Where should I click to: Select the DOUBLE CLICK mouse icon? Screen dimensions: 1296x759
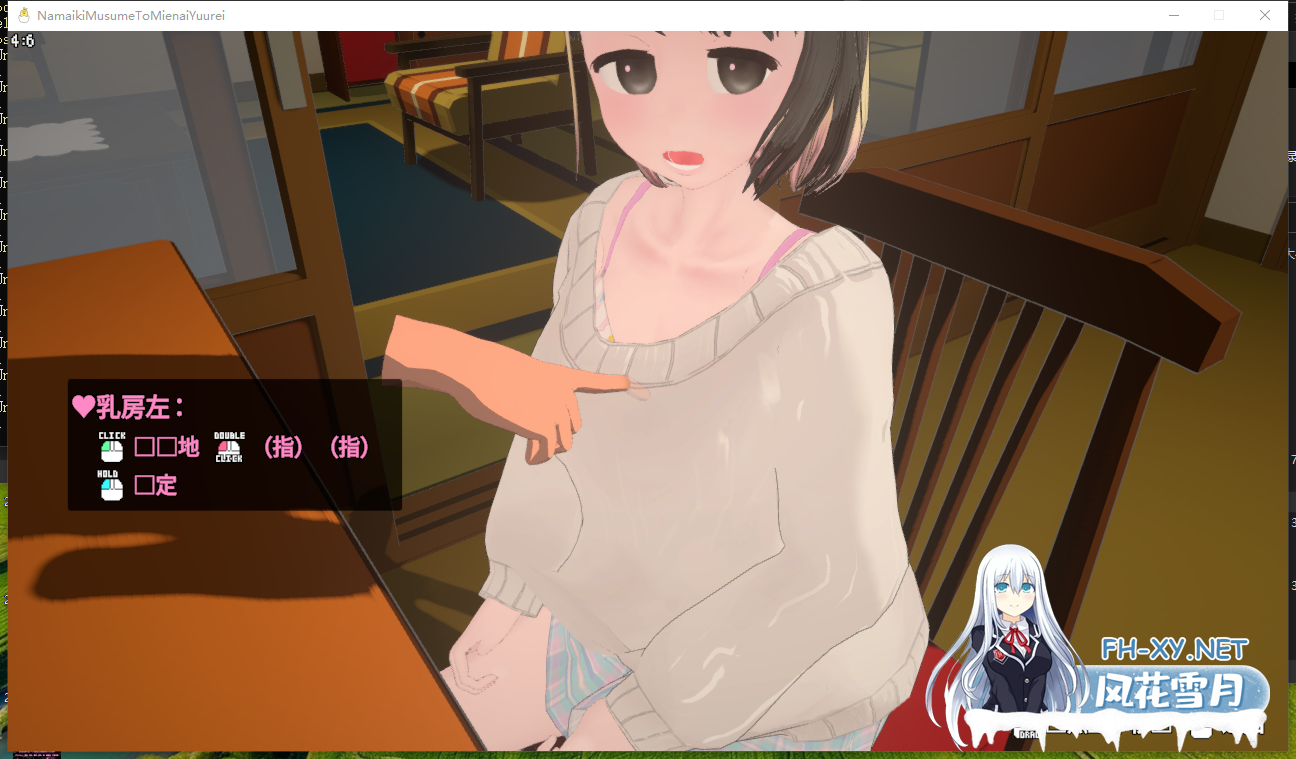click(228, 448)
